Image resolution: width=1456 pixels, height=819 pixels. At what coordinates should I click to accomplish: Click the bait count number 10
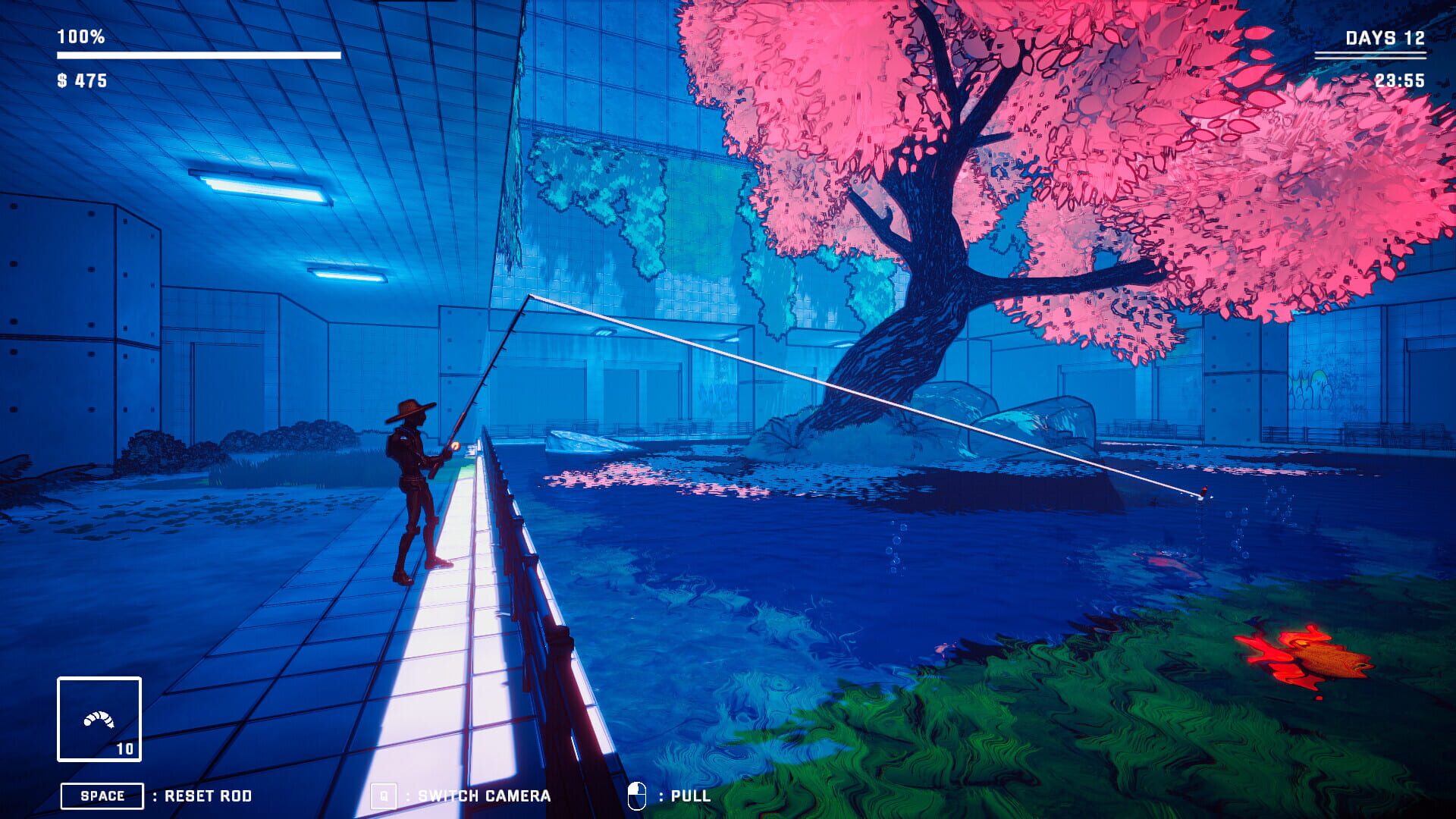[126, 748]
